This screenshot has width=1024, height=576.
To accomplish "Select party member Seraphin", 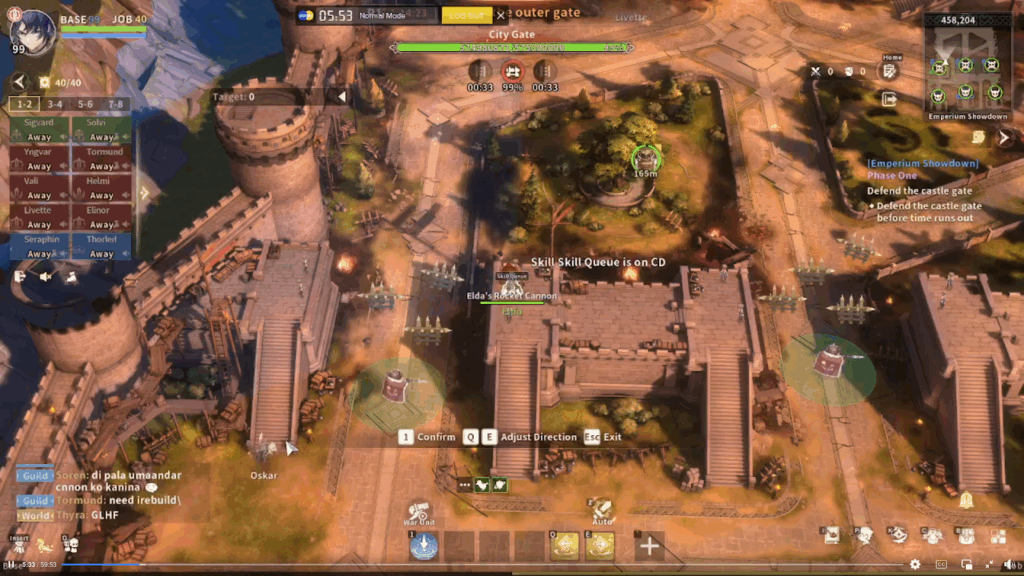I will 39,246.
